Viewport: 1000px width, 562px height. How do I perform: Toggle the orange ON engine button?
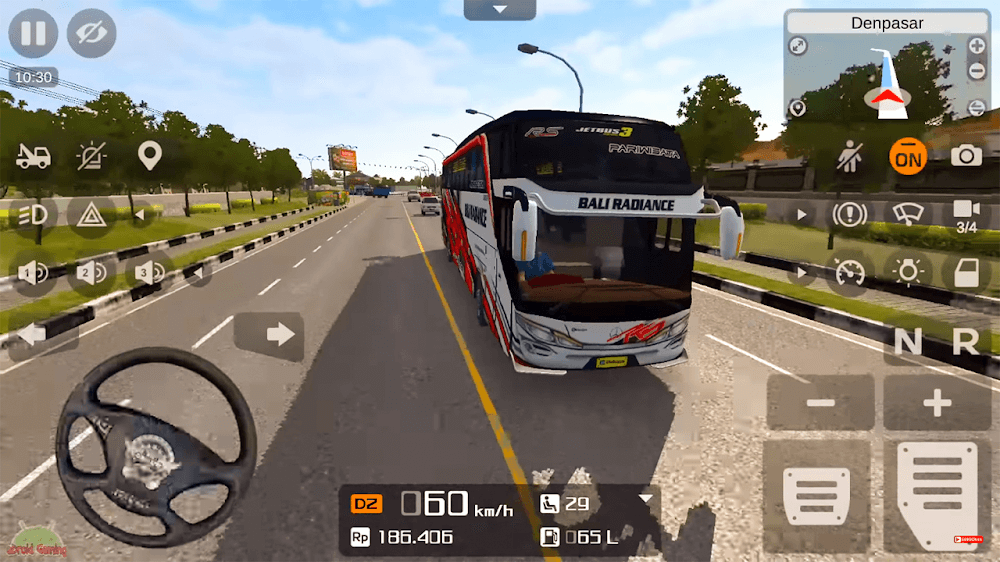[x=908, y=156]
